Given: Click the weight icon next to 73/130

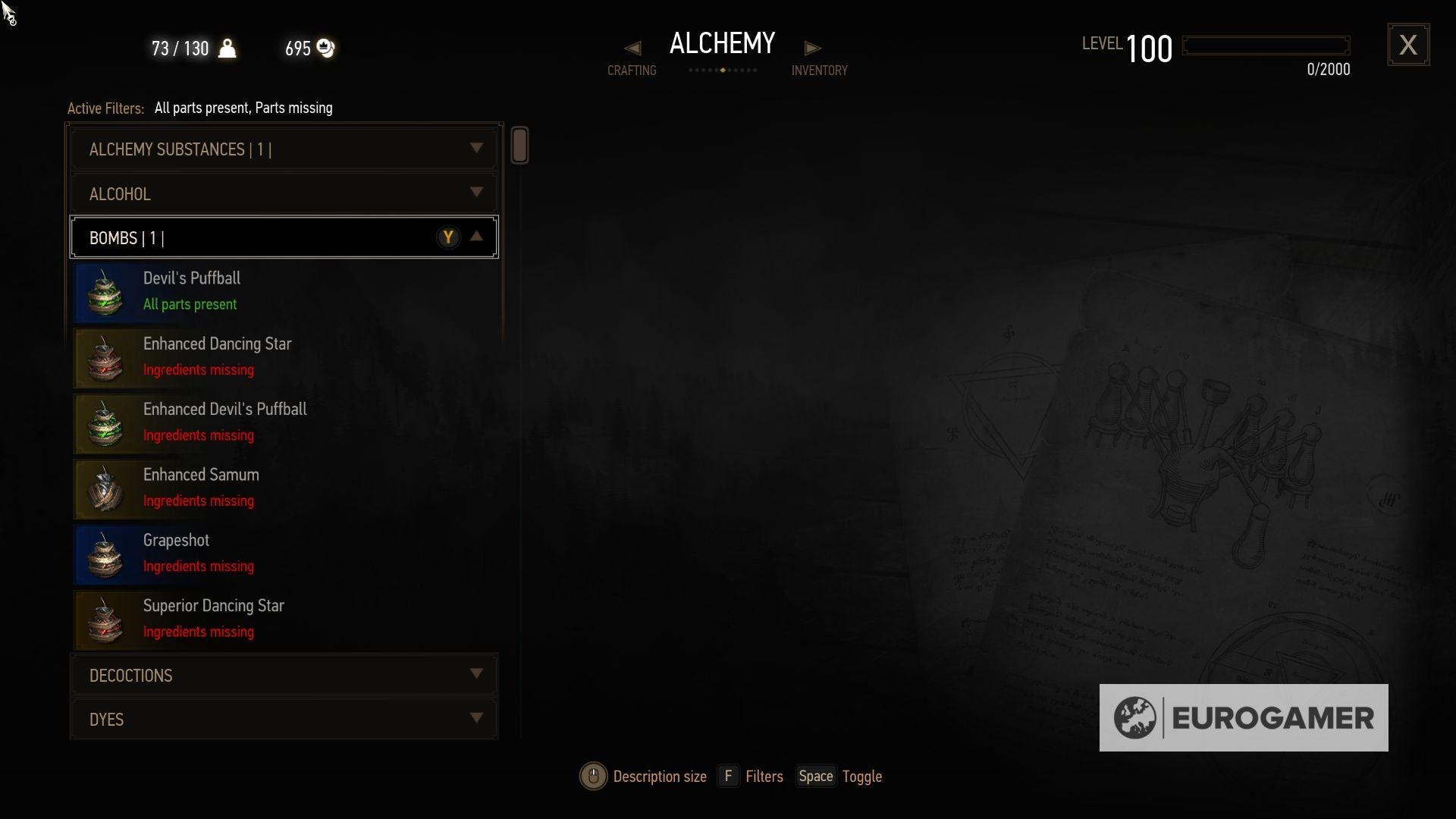Looking at the screenshot, I should click(x=228, y=48).
